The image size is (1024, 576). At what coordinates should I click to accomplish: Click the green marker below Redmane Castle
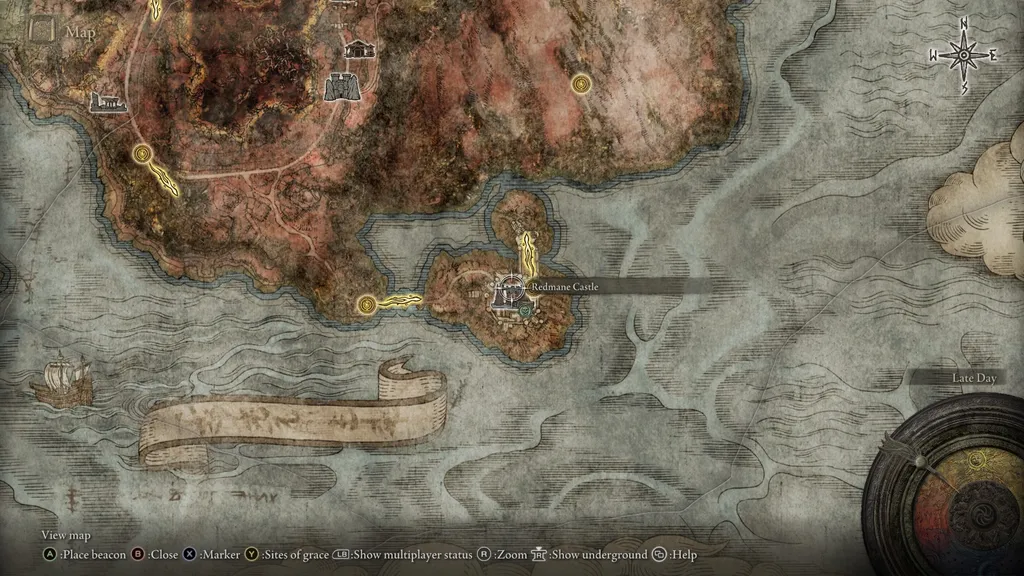point(524,311)
